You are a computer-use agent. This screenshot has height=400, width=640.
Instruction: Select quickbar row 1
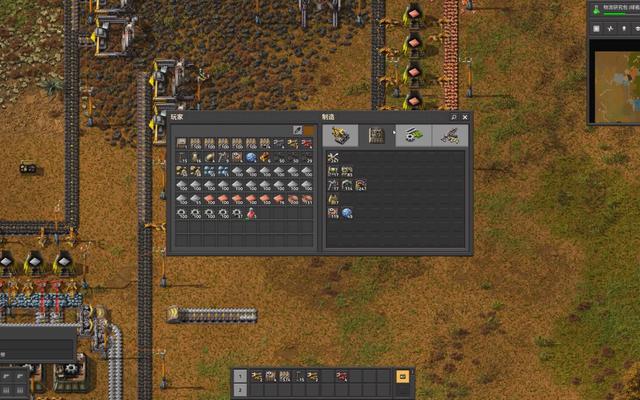[239, 376]
